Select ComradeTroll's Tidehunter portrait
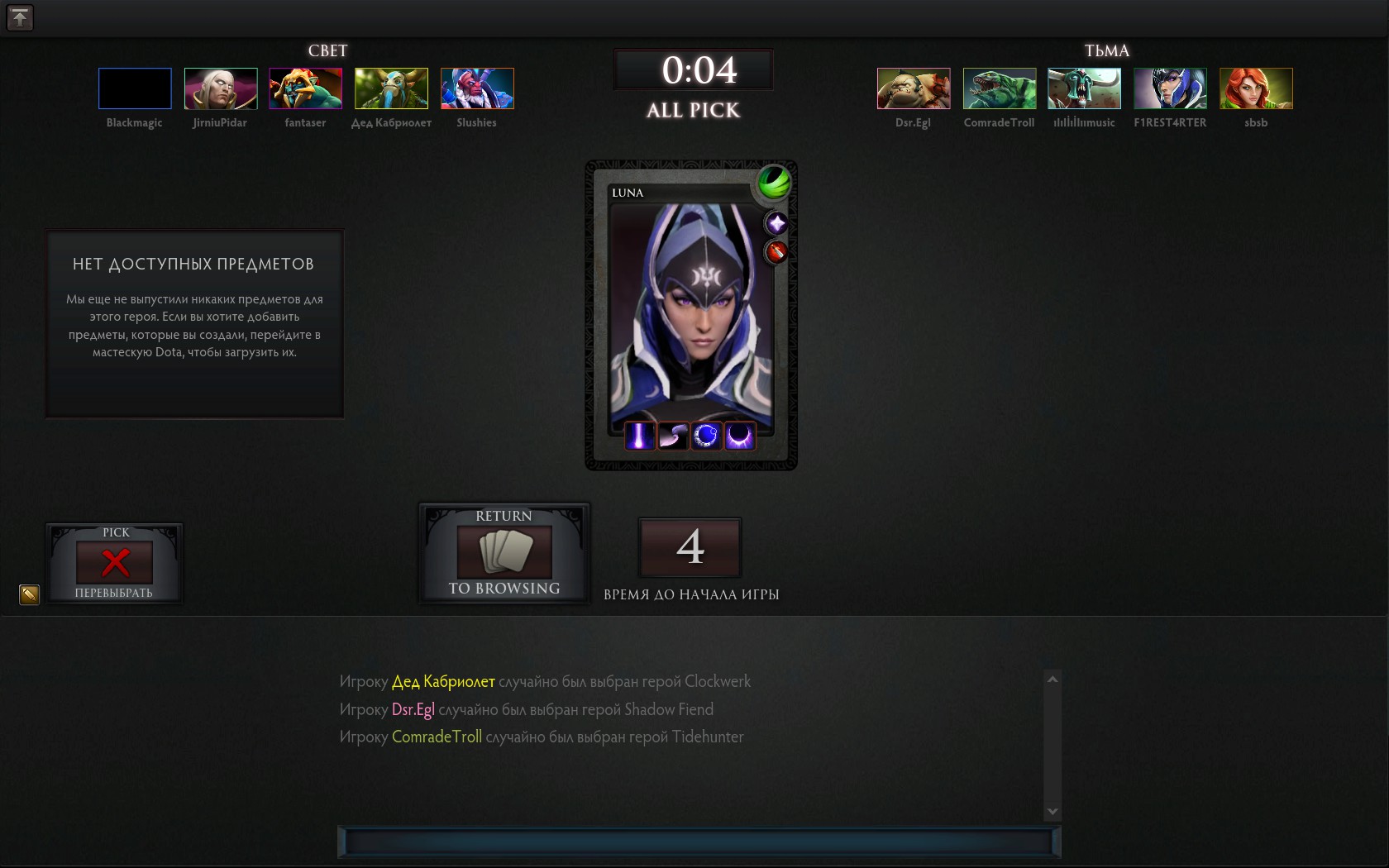 tap(1000, 88)
